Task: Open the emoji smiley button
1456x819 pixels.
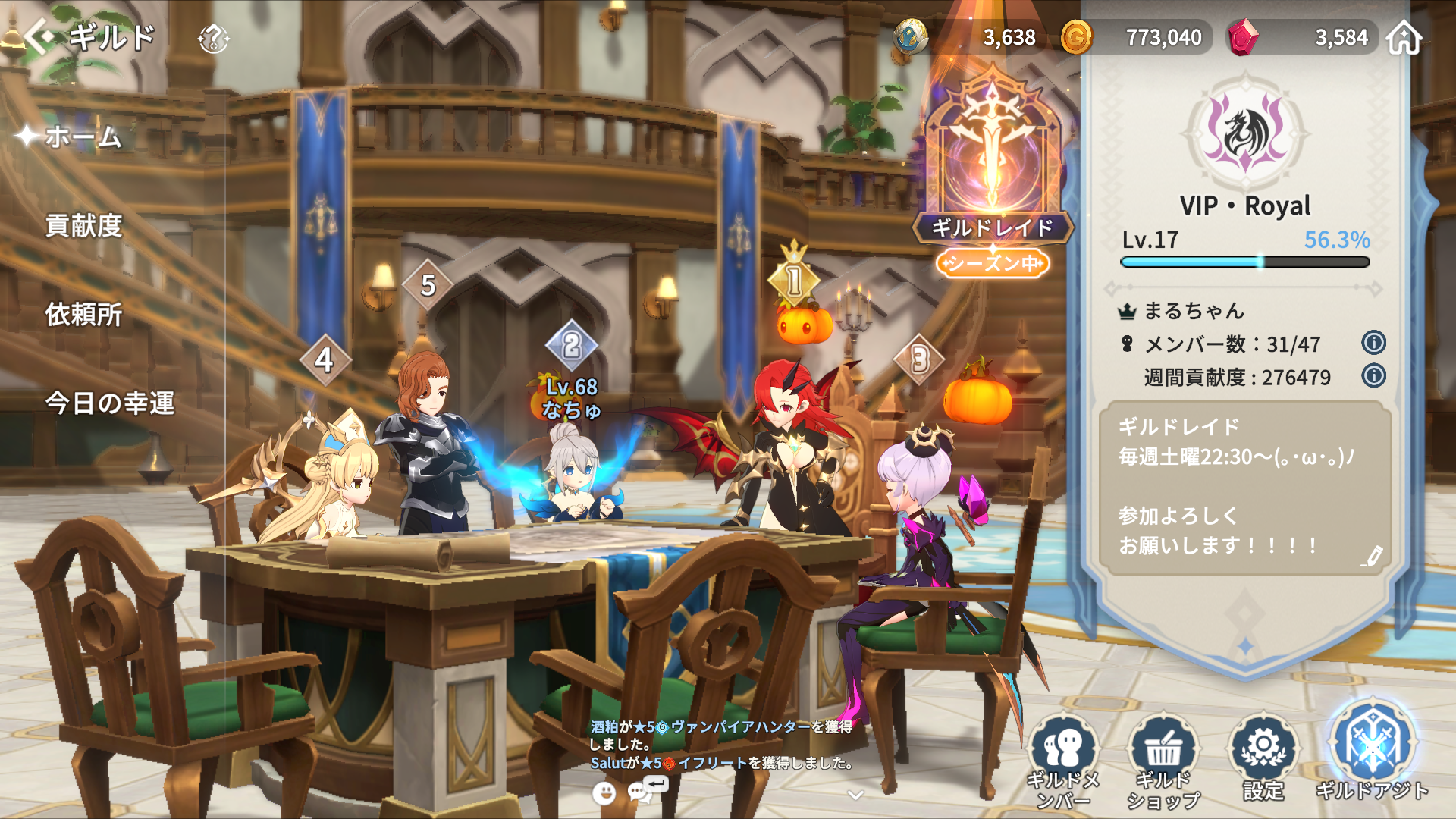Action: (604, 793)
